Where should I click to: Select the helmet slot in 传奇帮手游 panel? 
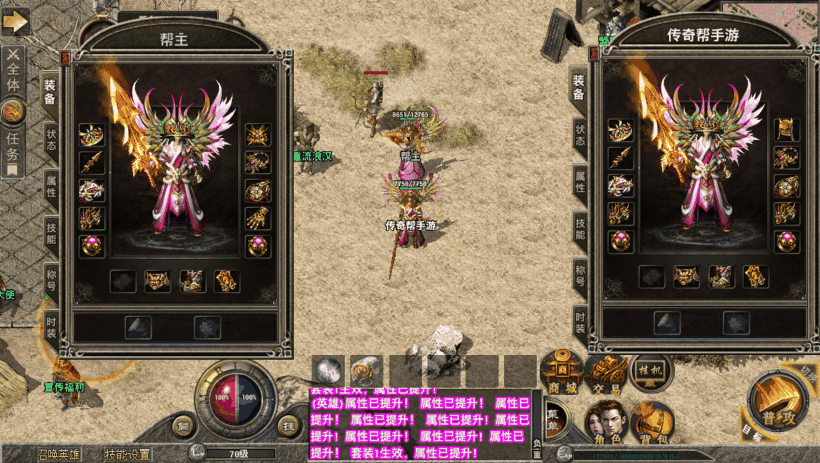786,129
